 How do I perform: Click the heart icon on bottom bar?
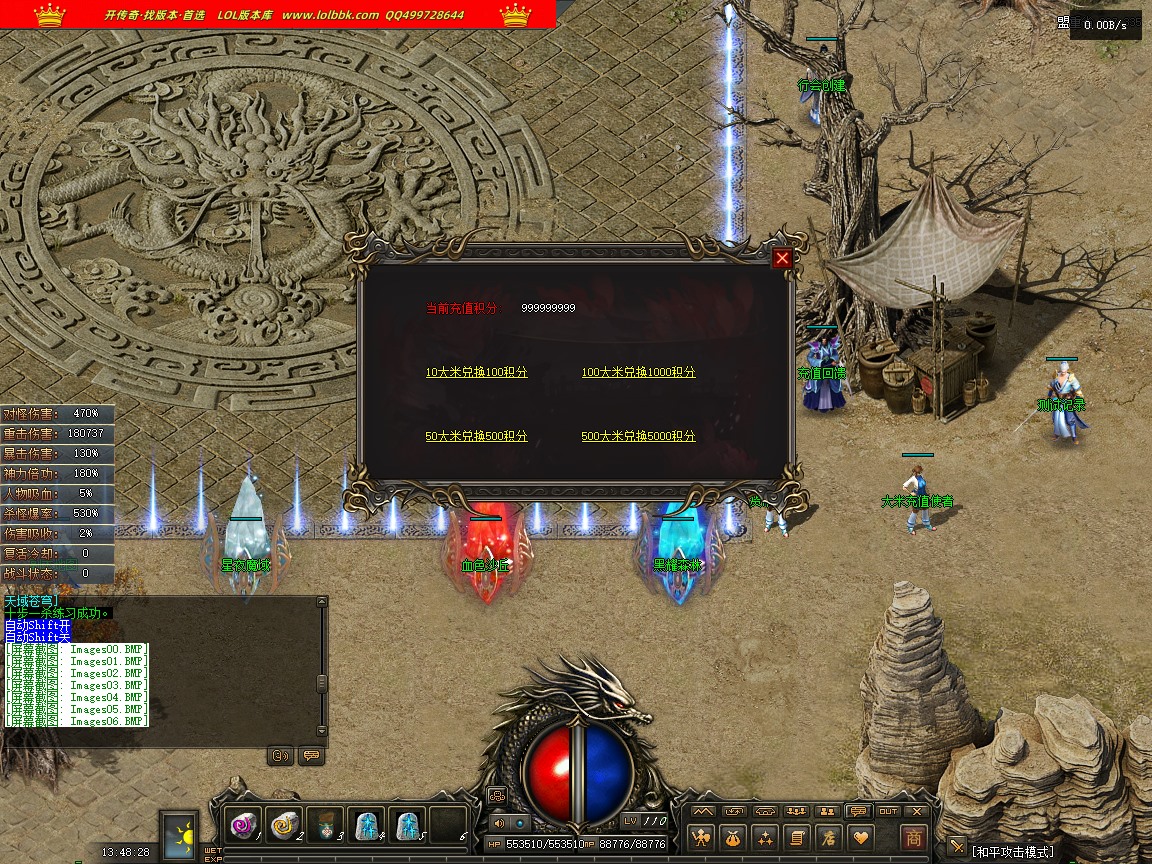pos(859,838)
